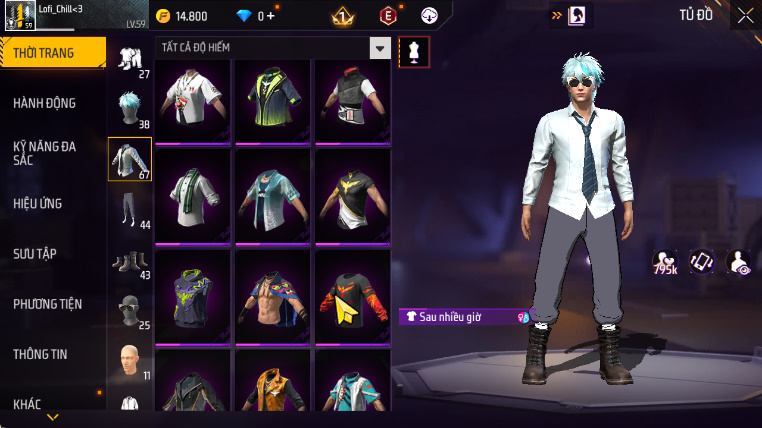Select the green and black hooded jacket

tap(272, 101)
